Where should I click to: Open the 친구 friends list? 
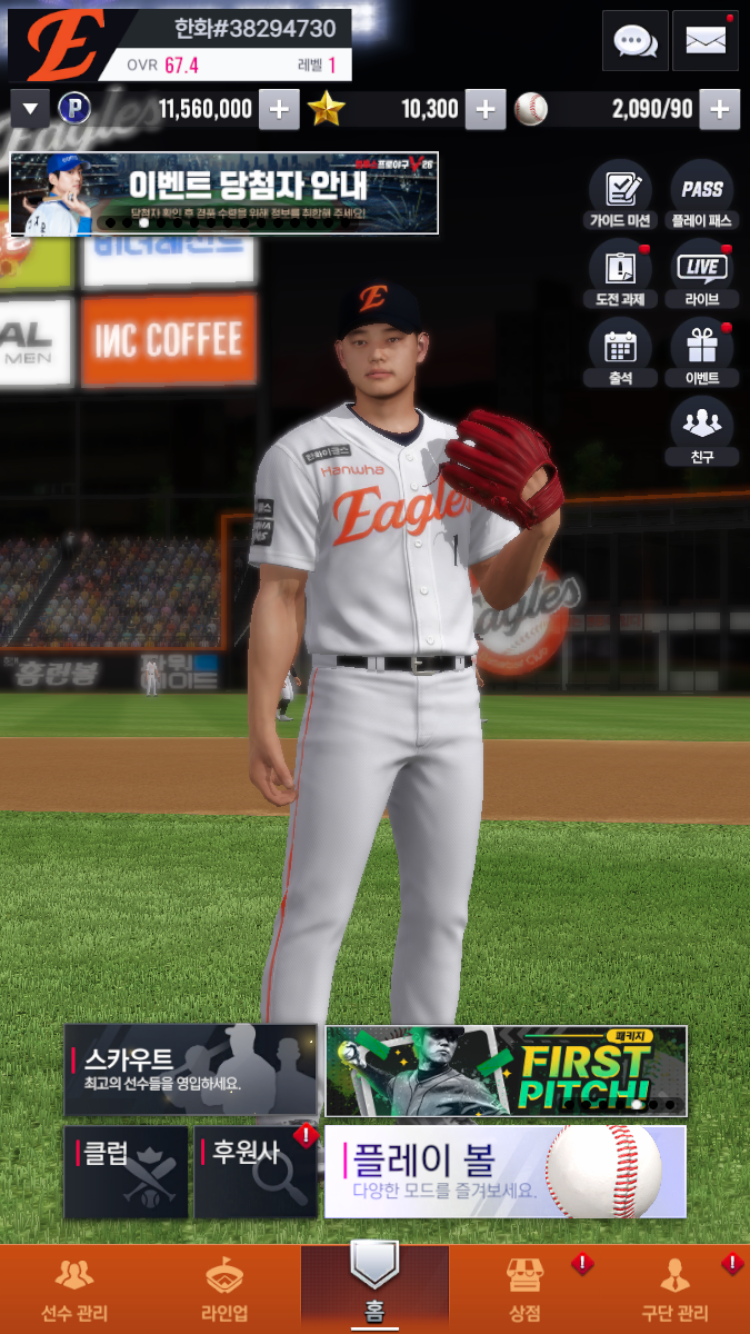click(x=702, y=431)
